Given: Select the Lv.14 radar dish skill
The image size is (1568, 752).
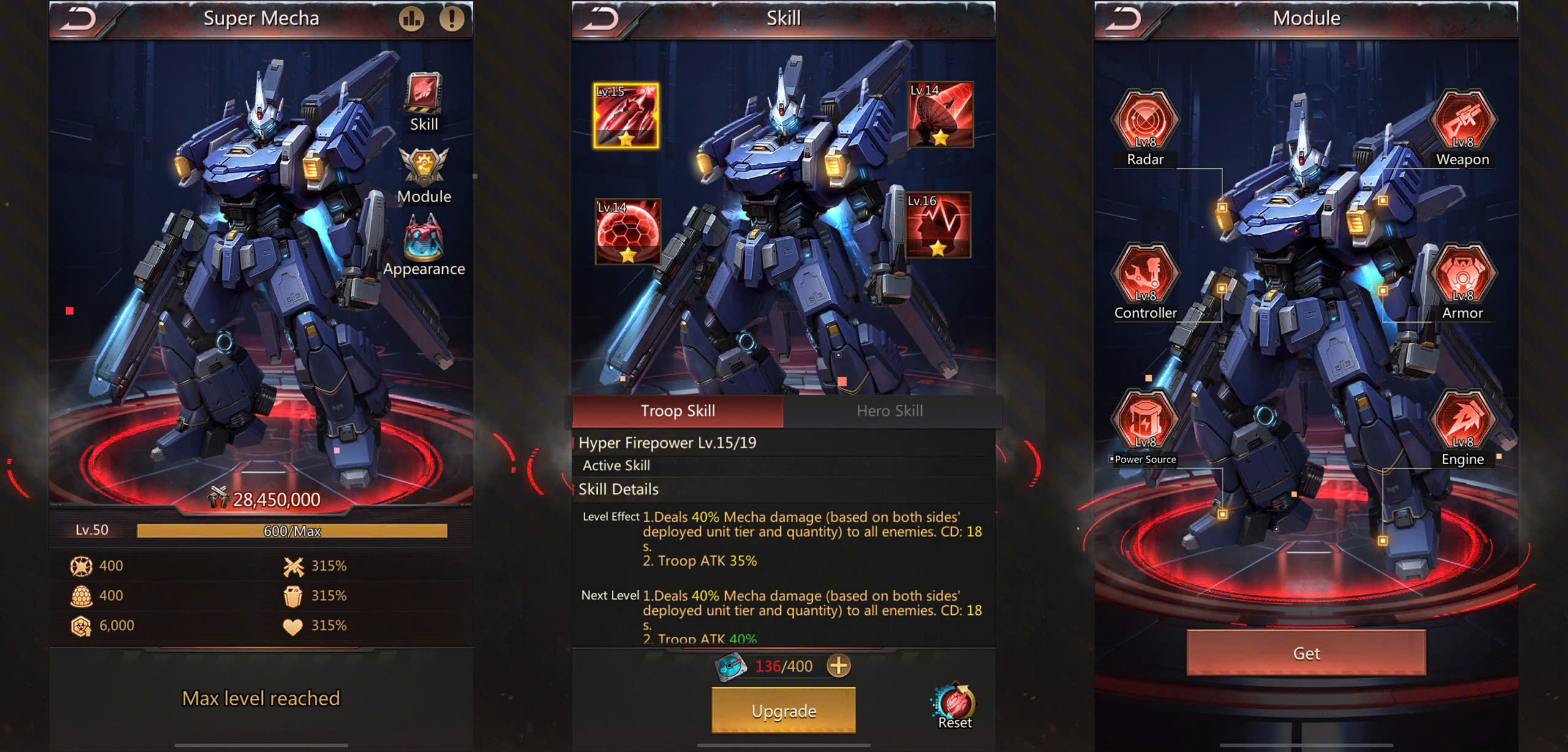Looking at the screenshot, I should tap(940, 115).
